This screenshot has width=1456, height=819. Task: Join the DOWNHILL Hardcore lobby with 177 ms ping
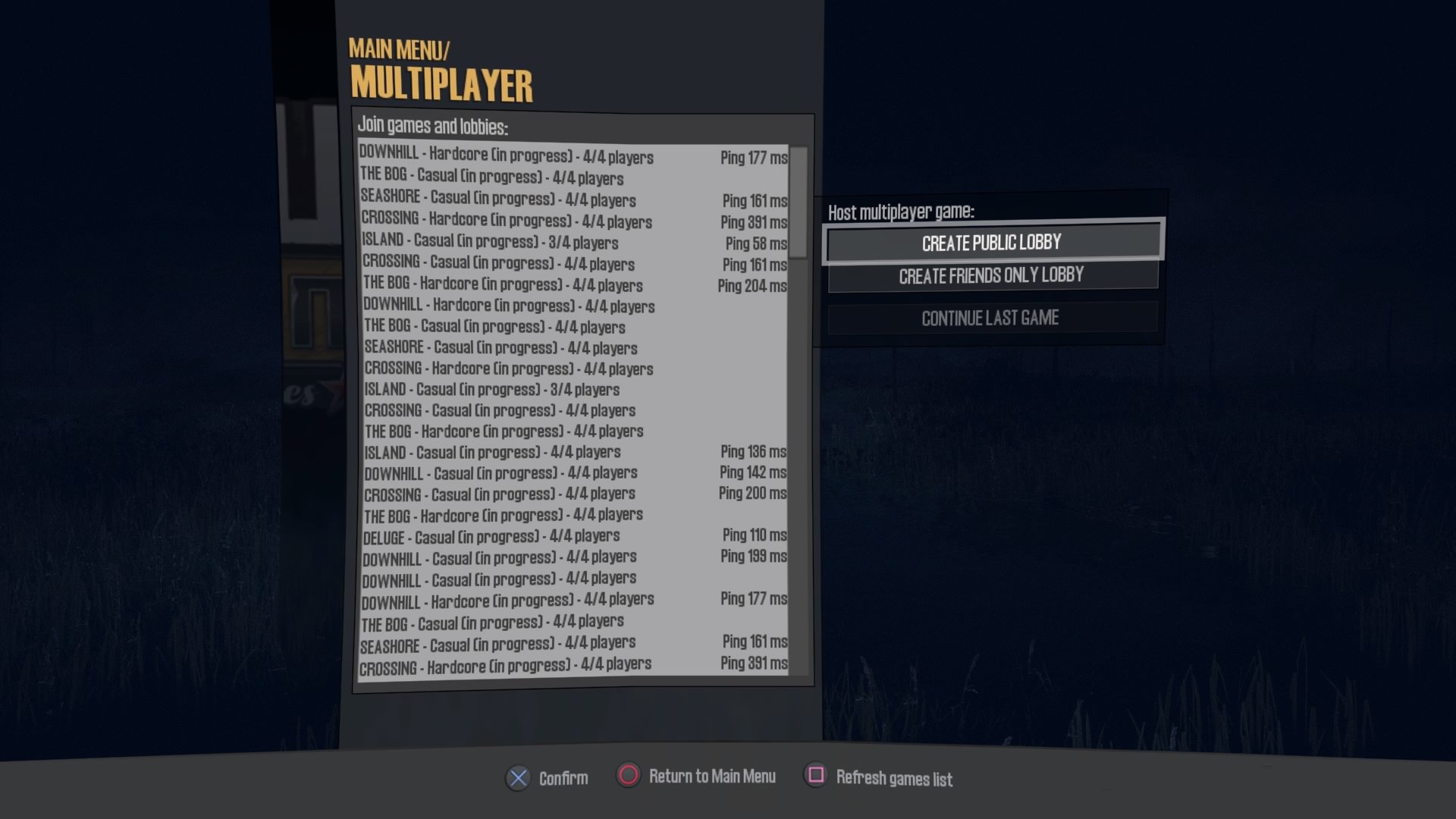point(531,158)
